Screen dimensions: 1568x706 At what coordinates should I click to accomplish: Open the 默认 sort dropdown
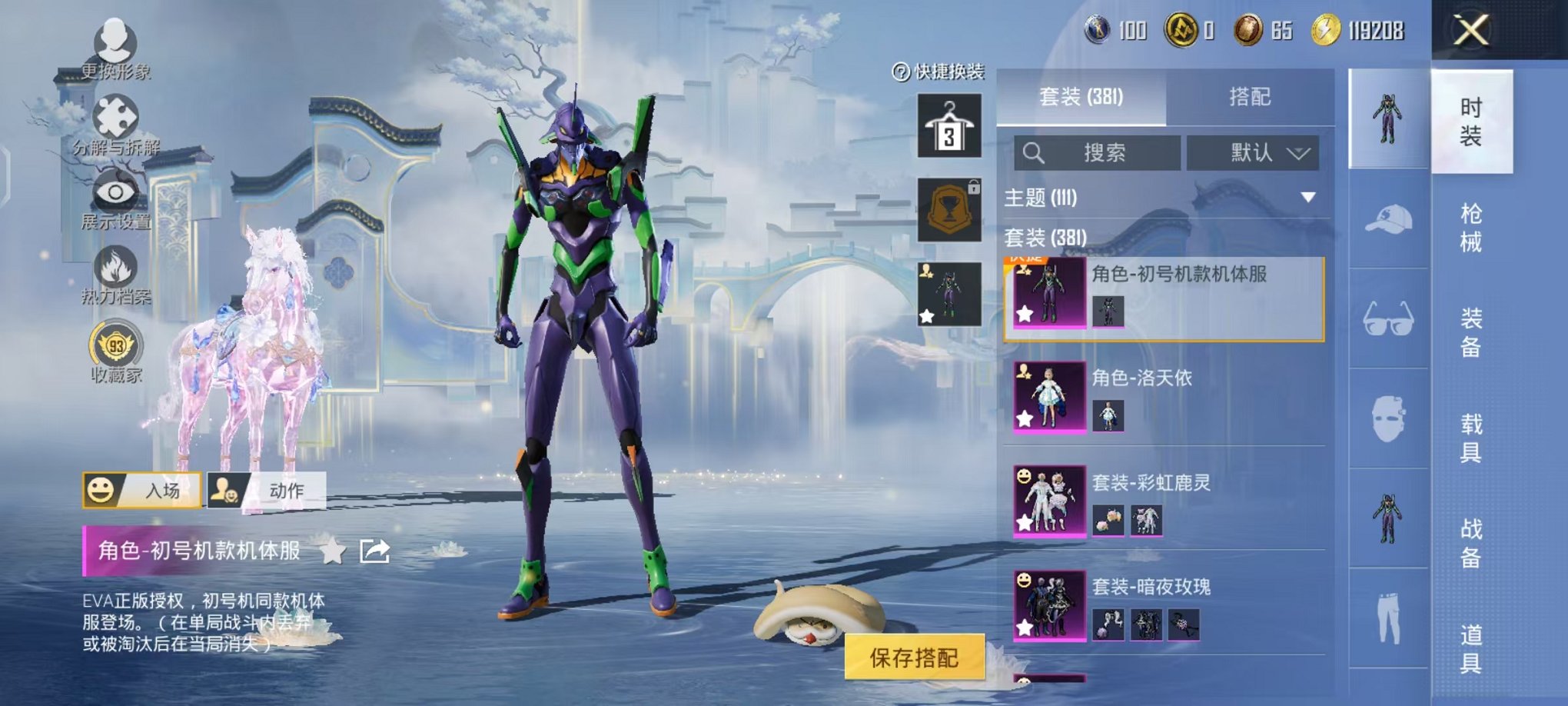1253,153
